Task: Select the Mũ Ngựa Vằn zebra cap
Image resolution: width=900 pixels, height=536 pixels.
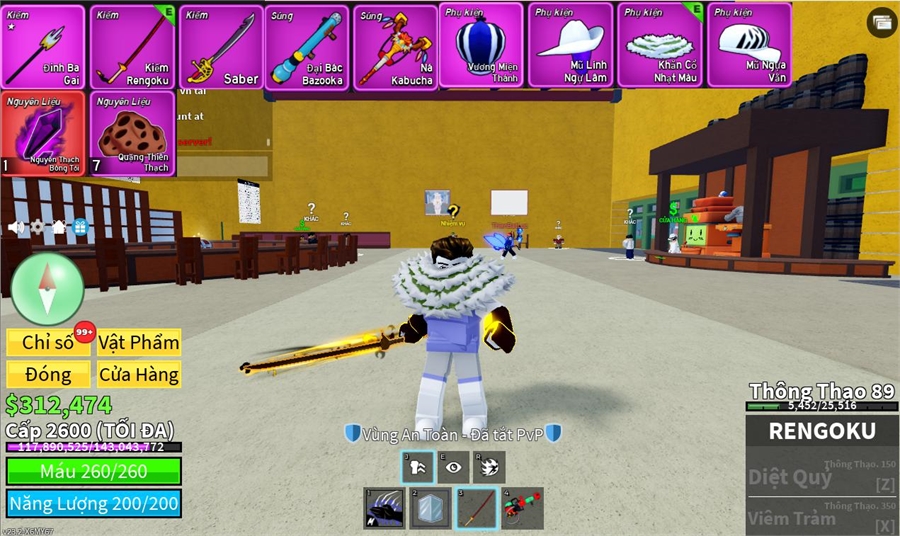Action: (749, 45)
